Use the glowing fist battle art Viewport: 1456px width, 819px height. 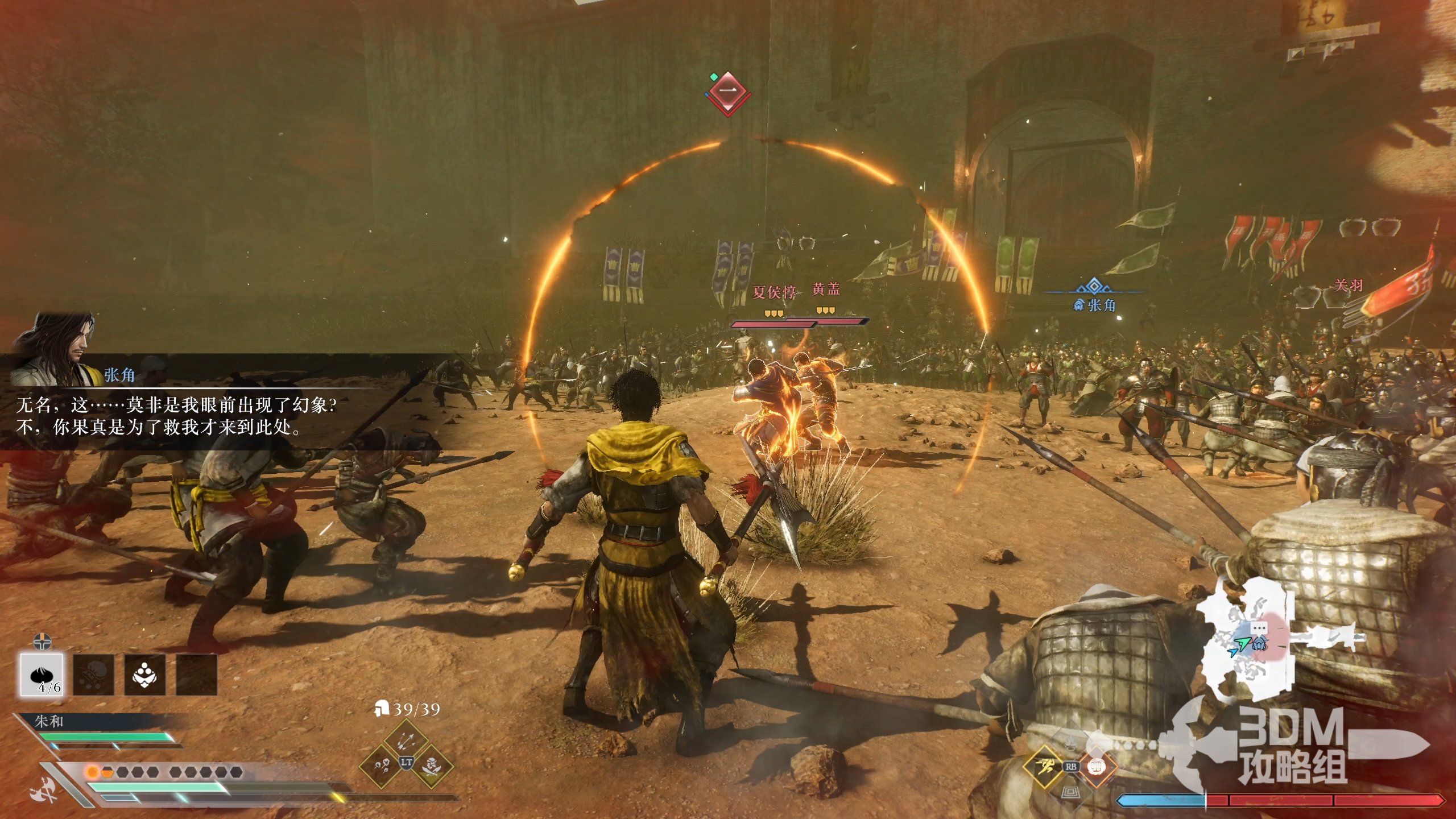coord(1097,766)
